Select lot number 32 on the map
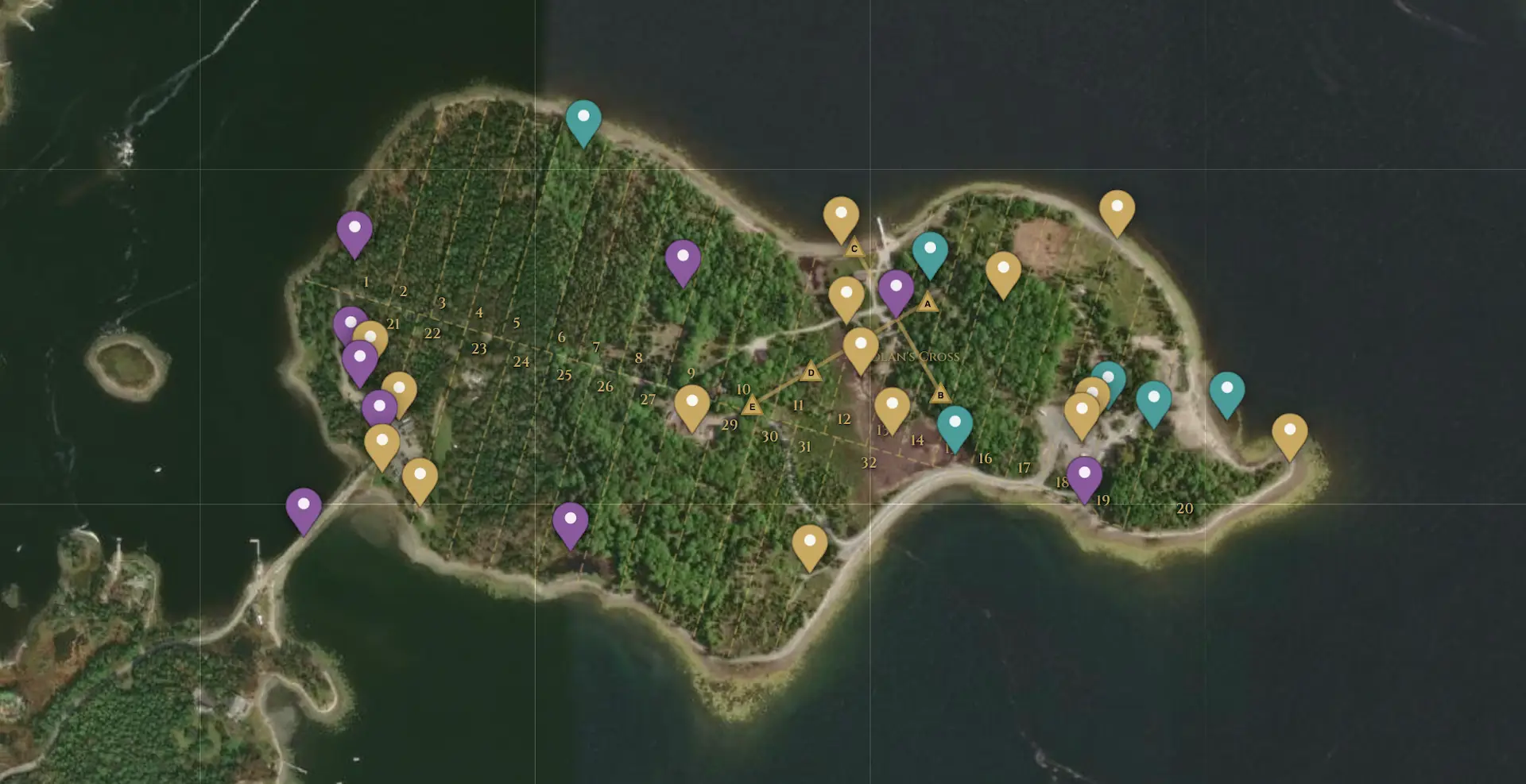The image size is (1526, 784). pos(868,462)
